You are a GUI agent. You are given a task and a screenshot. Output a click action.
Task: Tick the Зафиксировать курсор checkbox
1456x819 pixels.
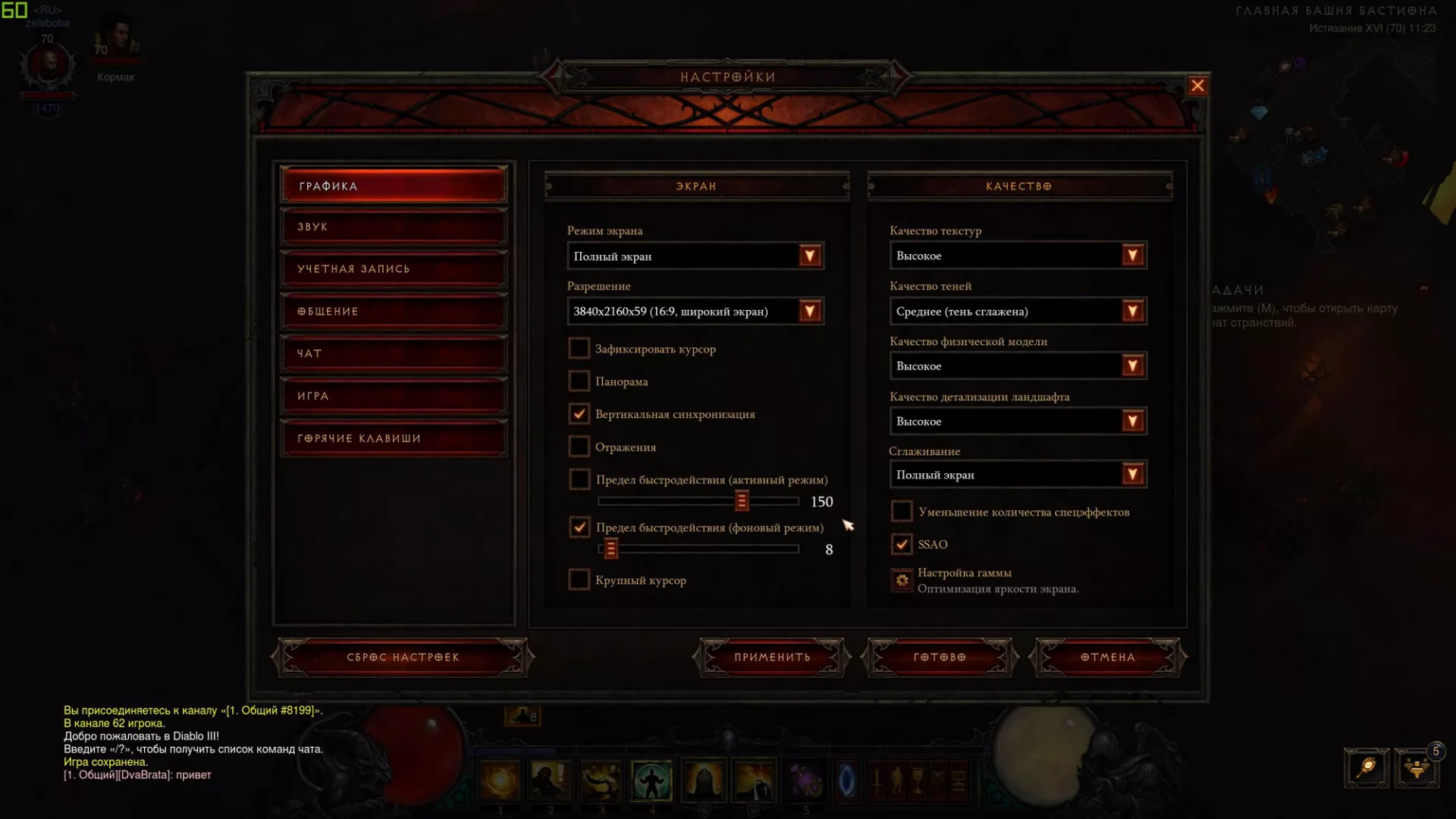(x=579, y=349)
